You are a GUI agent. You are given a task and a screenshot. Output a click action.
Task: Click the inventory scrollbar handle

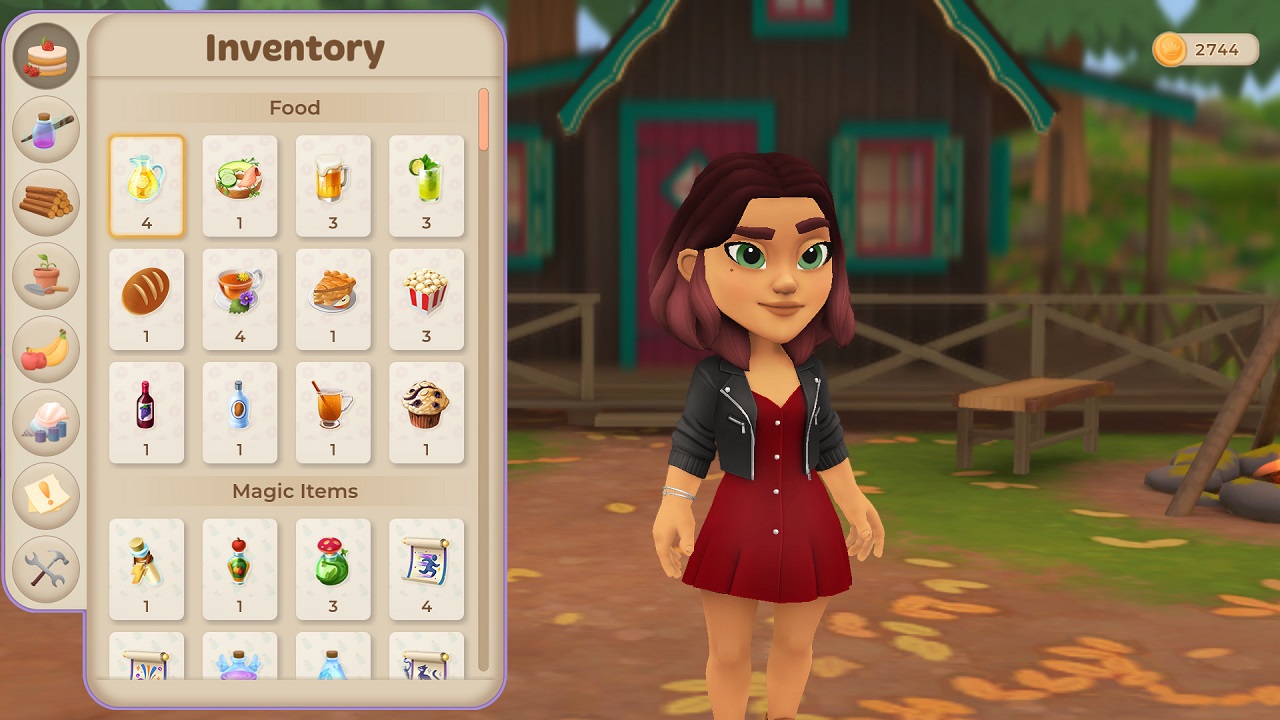click(x=484, y=120)
